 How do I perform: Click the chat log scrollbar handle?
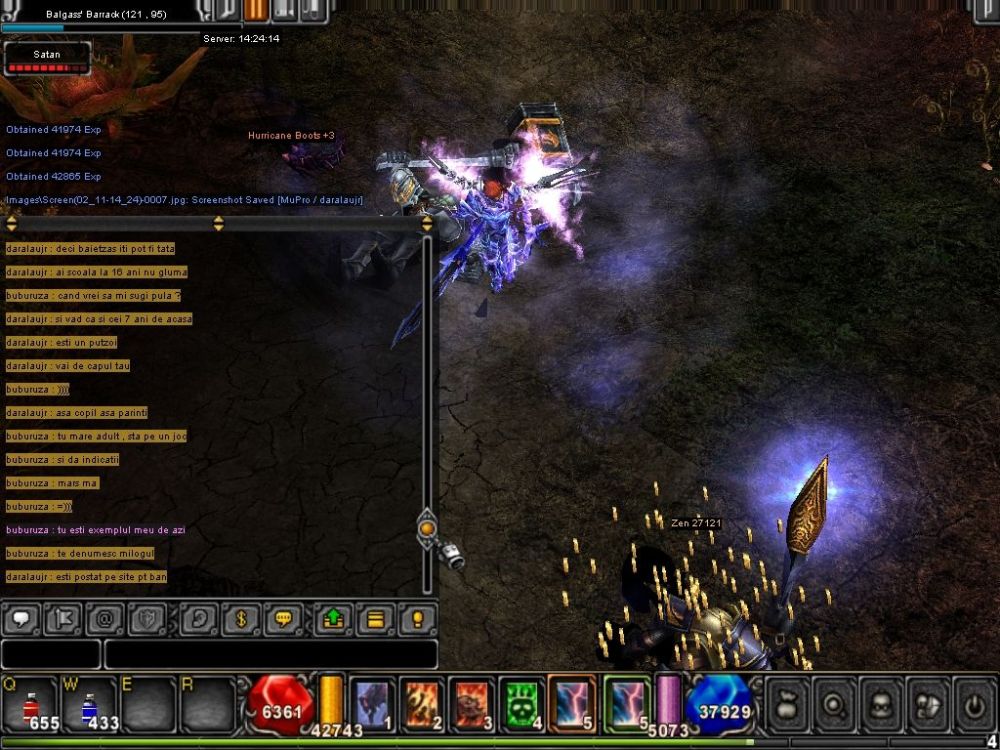(427, 527)
